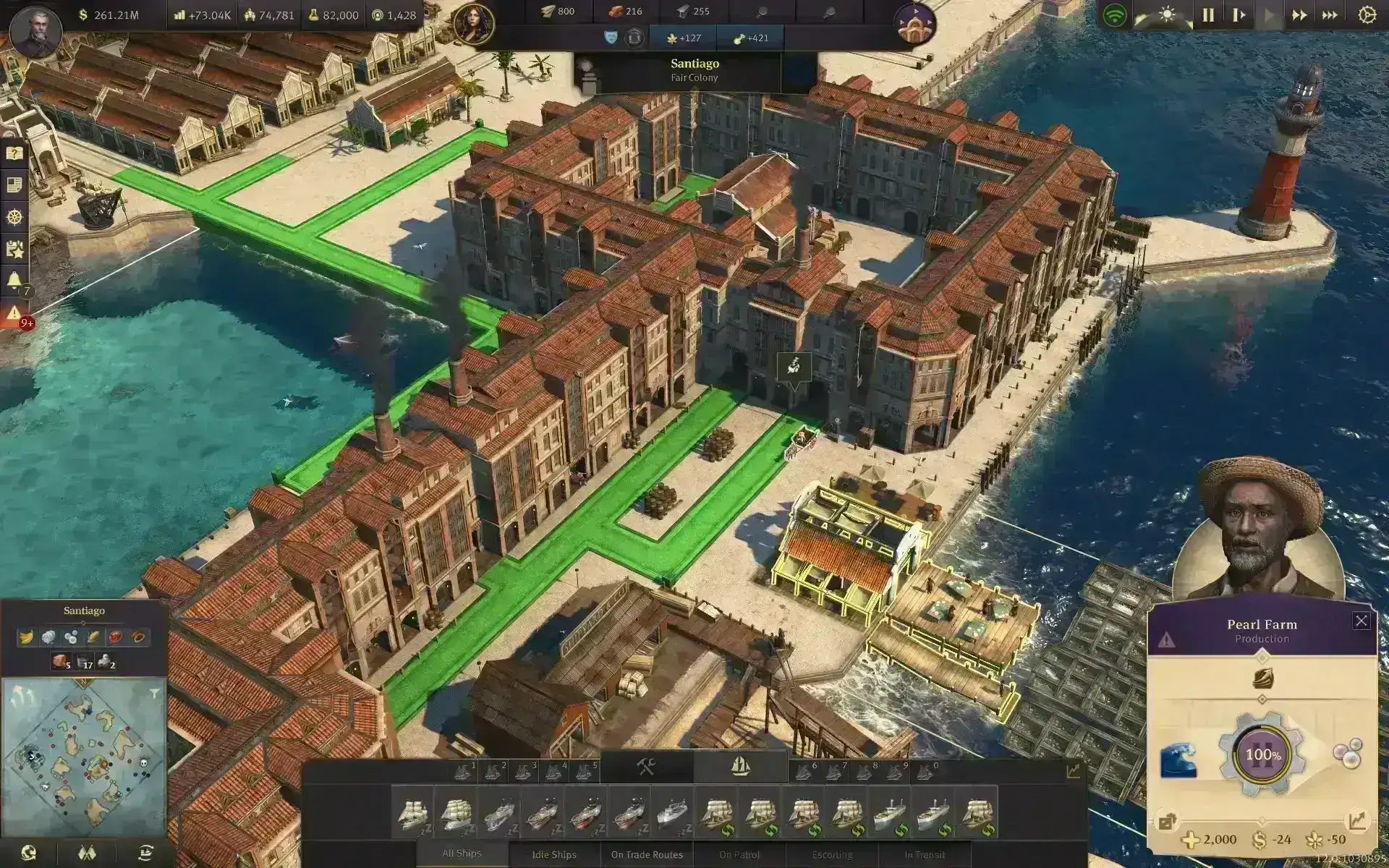The width and height of the screenshot is (1389, 868).
Task: Switch to the Idle Ships tab
Action: click(553, 854)
